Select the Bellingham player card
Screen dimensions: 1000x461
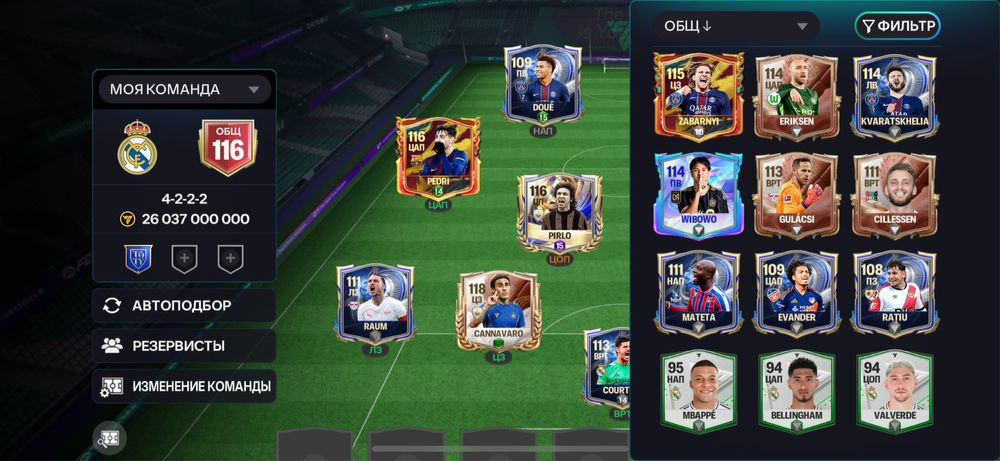coord(796,391)
